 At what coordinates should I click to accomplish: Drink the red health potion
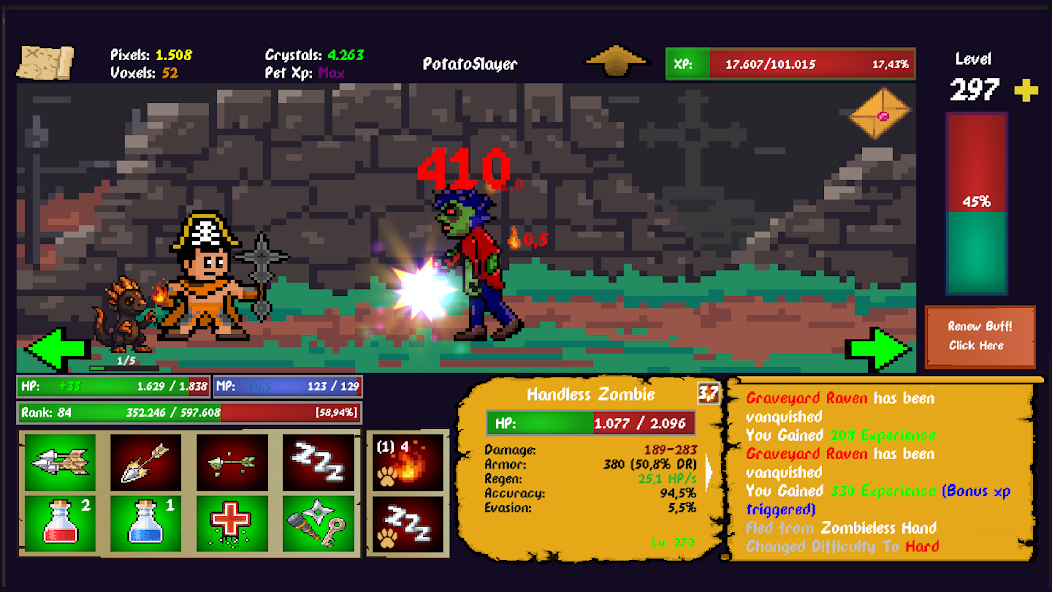pyautogui.click(x=61, y=522)
